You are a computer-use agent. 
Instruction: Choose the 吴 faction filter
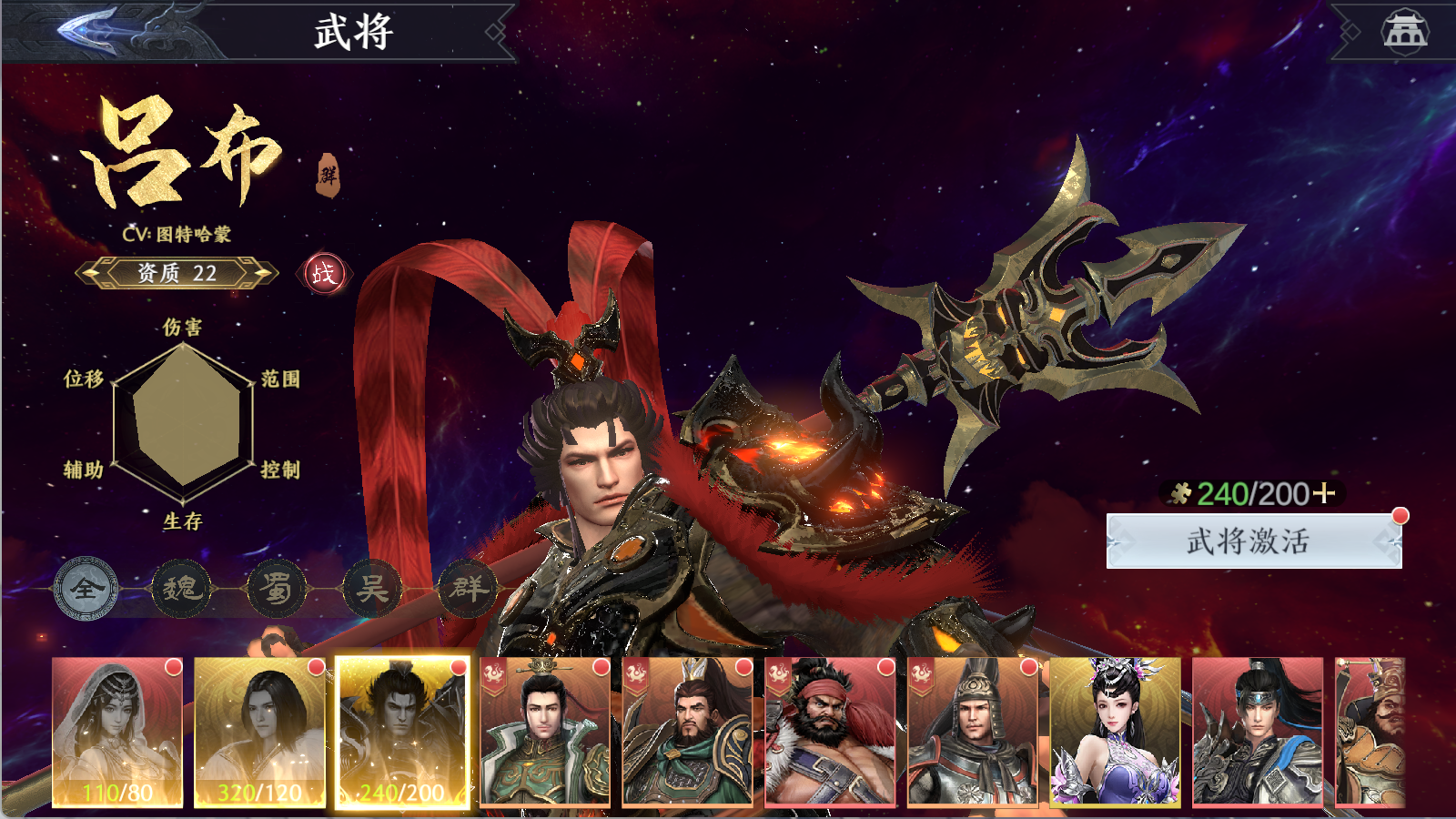tap(372, 589)
